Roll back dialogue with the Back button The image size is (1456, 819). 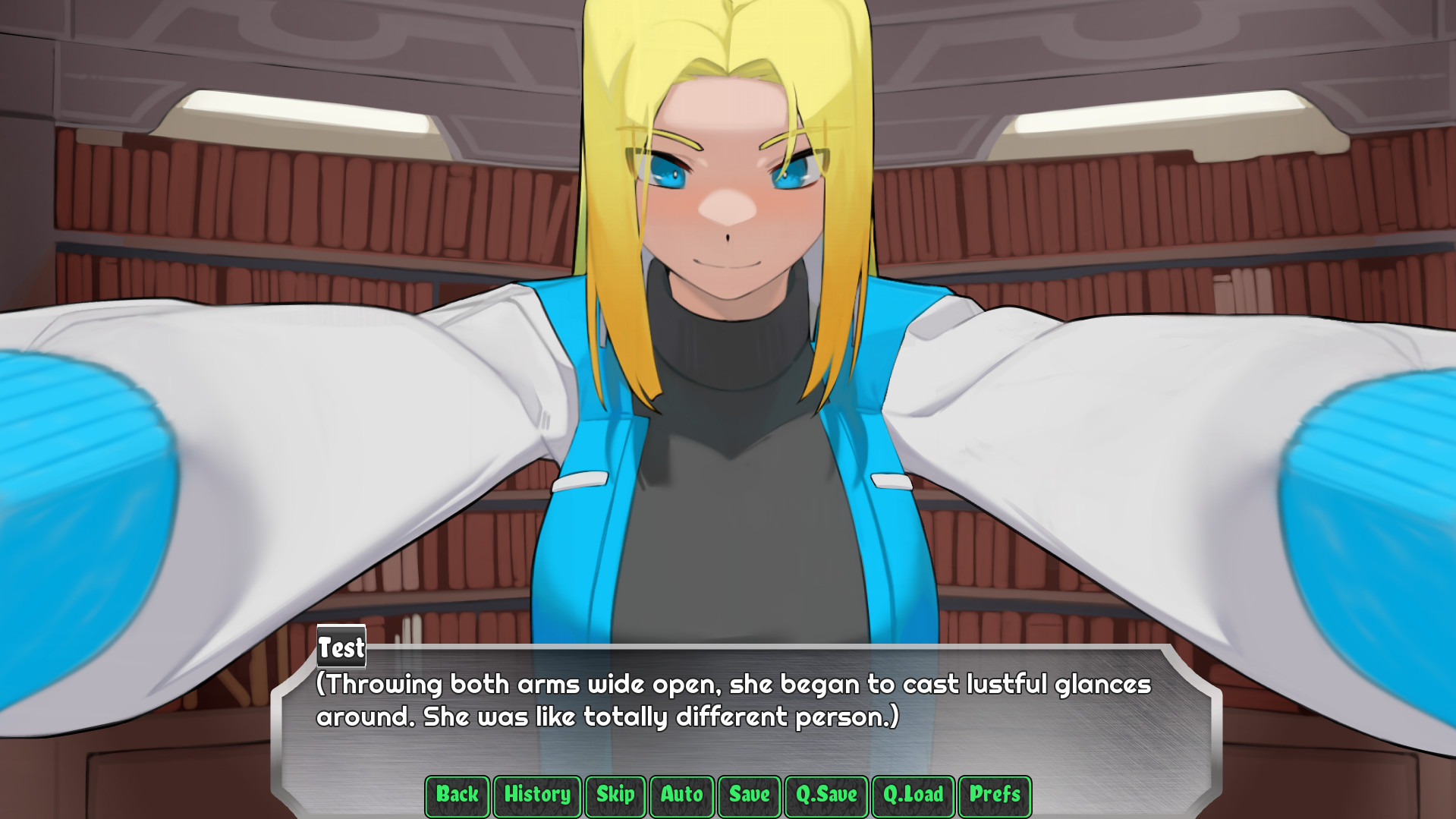456,796
